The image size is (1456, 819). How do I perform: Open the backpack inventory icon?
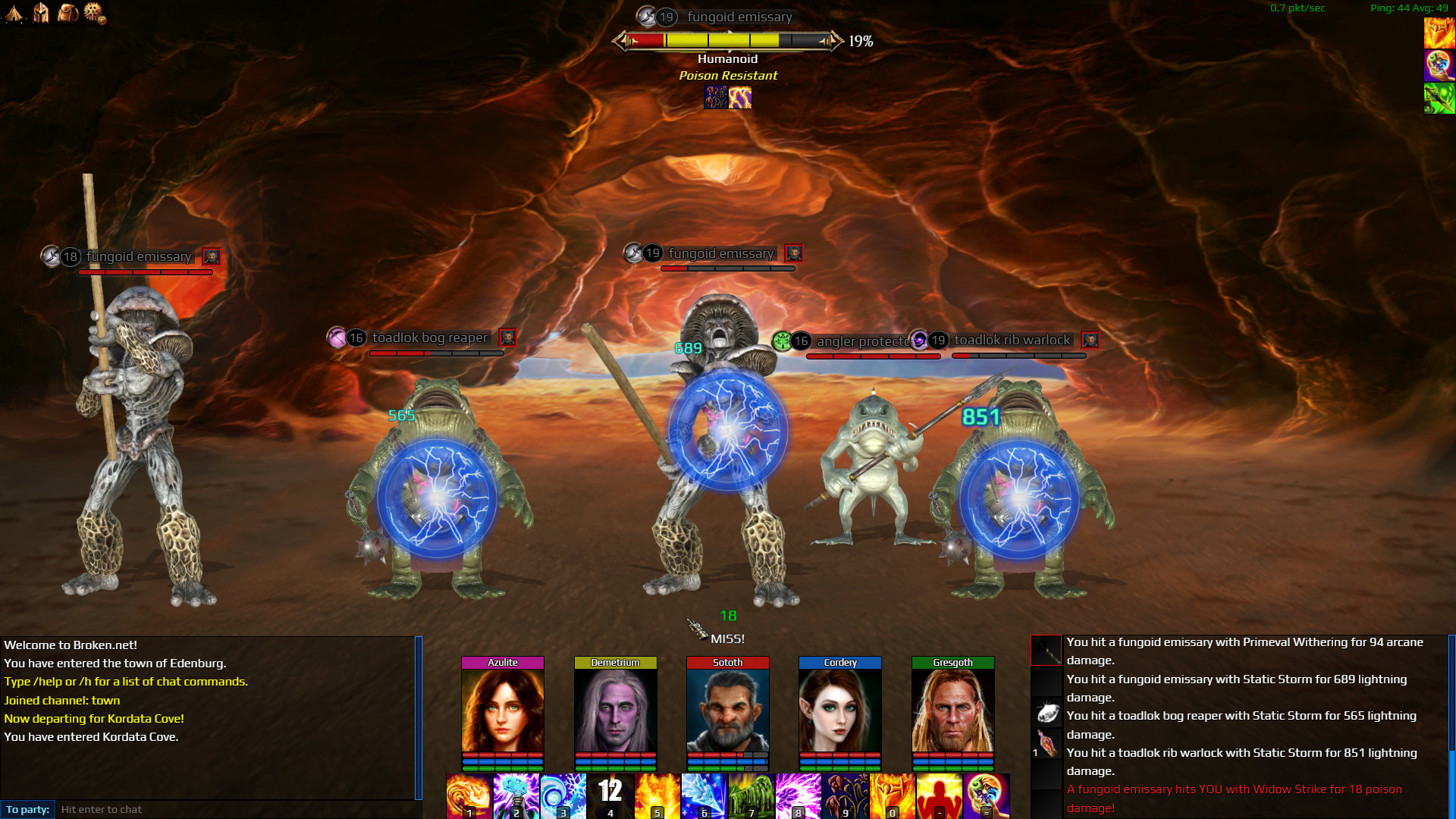69,13
